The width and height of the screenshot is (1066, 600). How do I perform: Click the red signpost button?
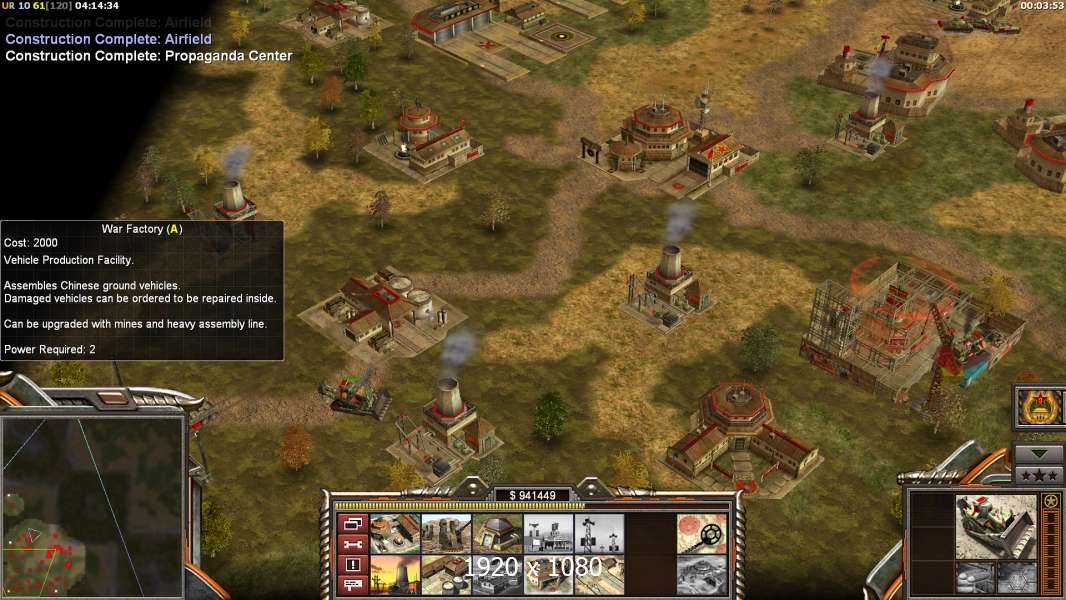[352, 585]
